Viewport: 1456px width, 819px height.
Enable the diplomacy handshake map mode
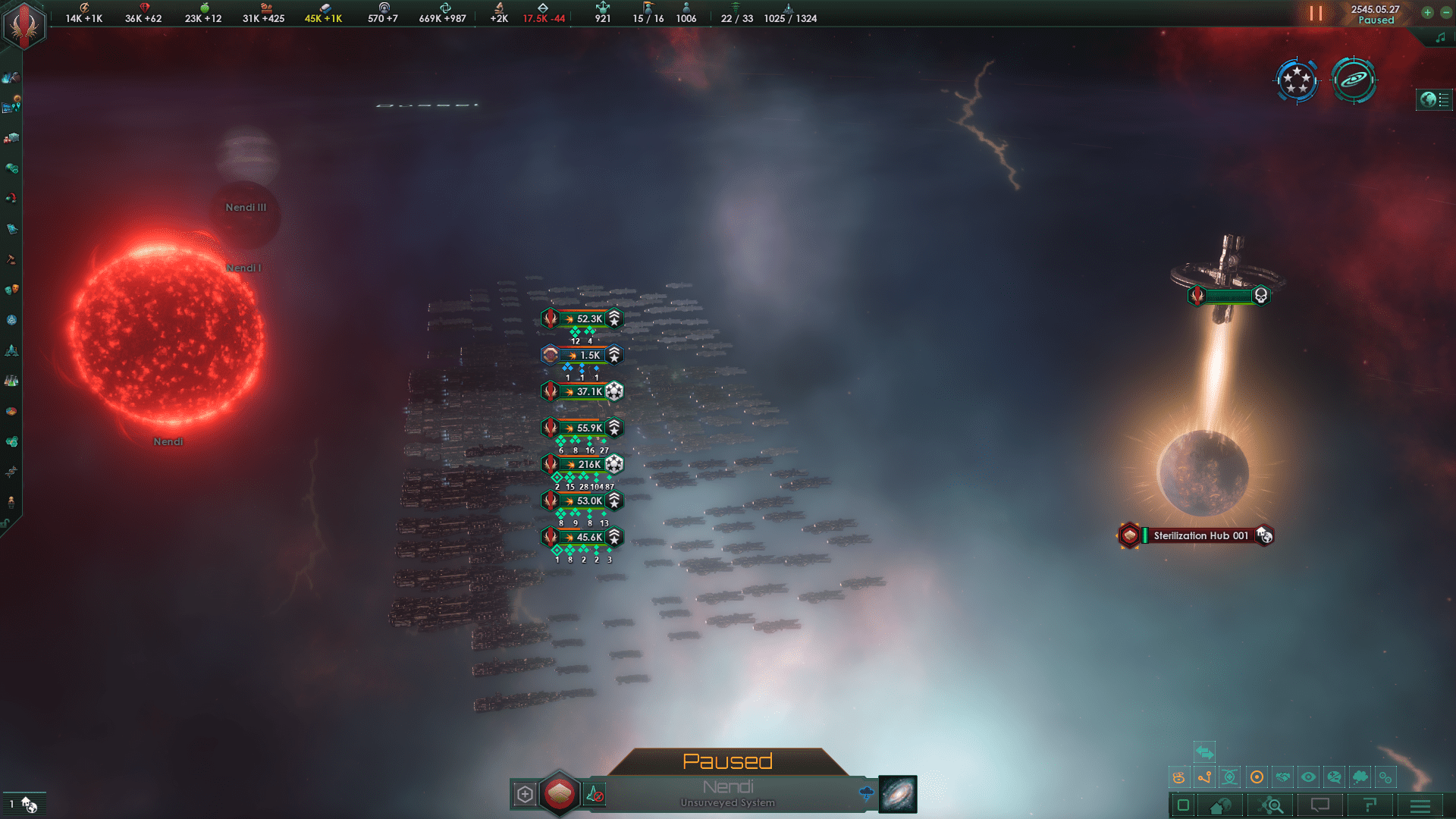click(1282, 777)
